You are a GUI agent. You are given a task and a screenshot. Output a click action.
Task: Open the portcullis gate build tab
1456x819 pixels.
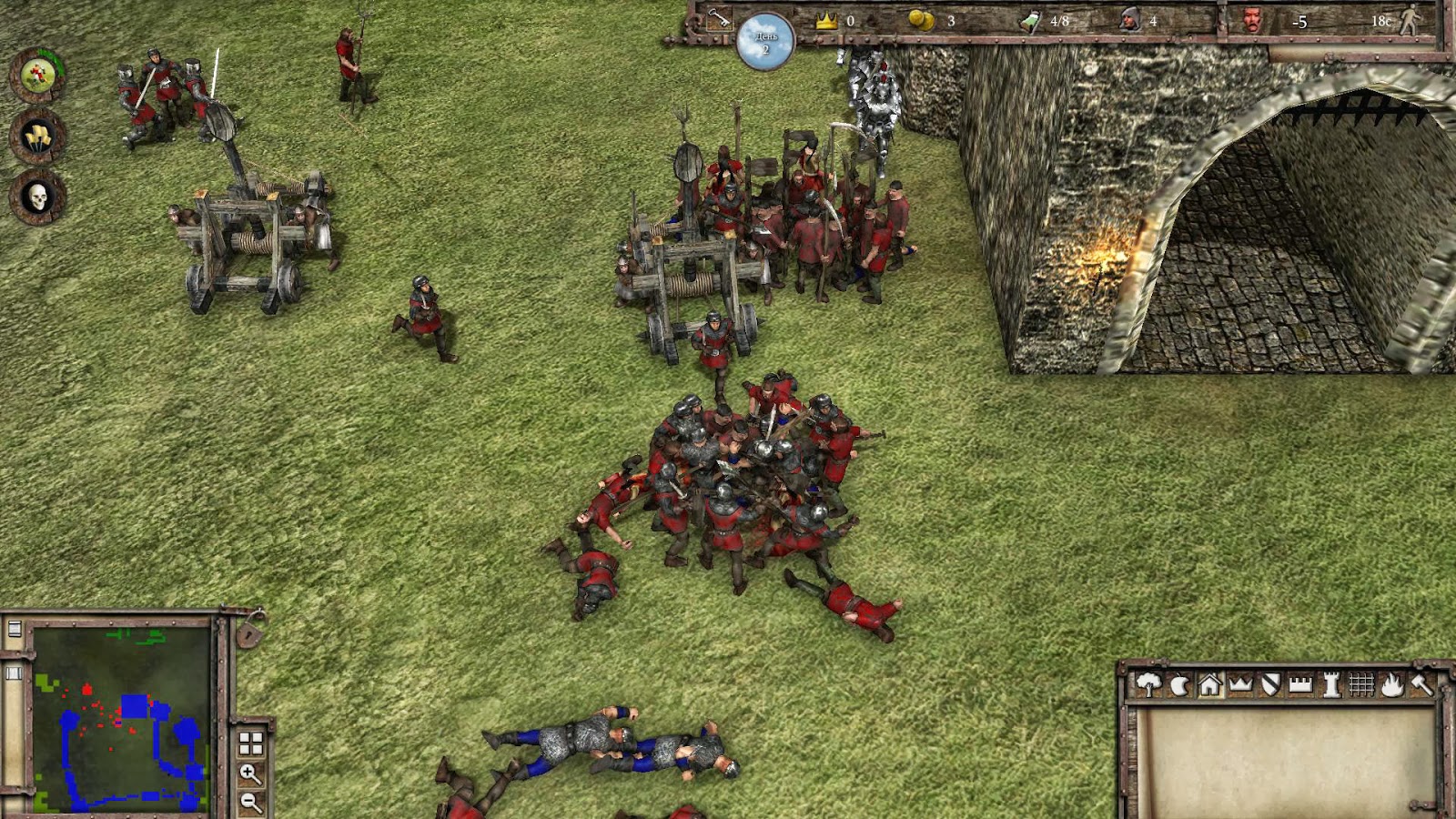pos(1360,685)
